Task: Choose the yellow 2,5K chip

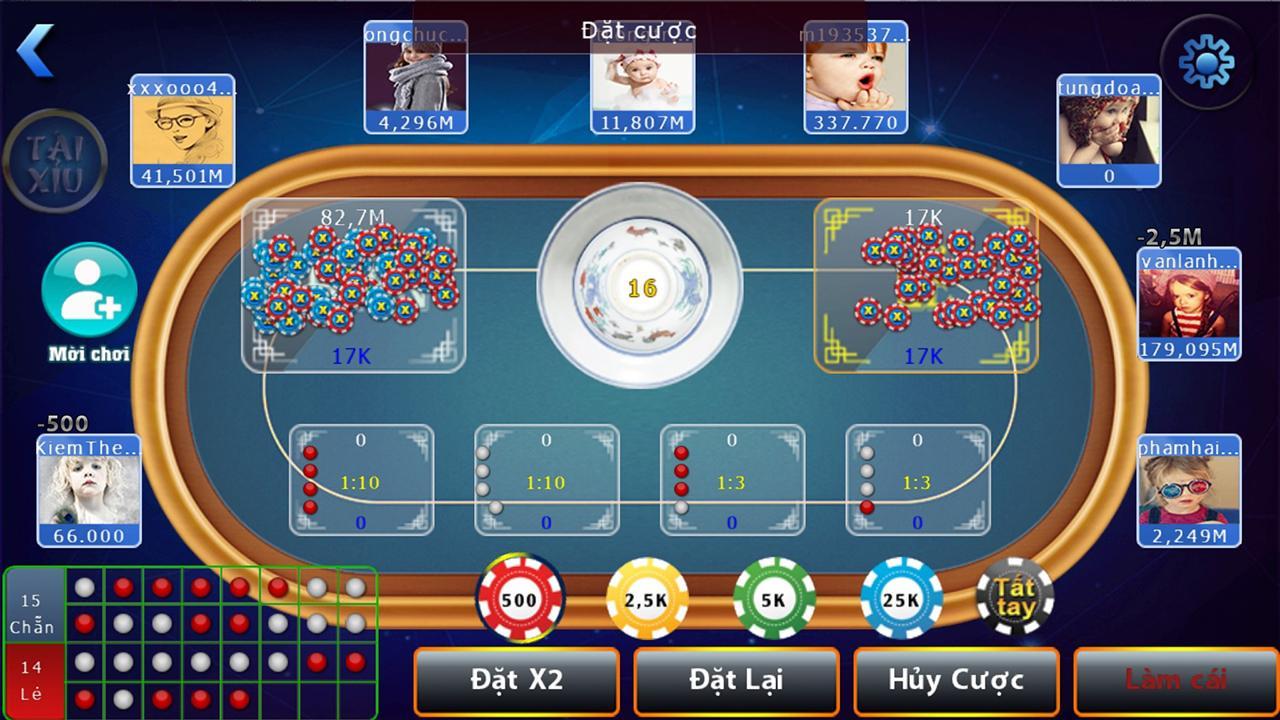Action: 647,599
